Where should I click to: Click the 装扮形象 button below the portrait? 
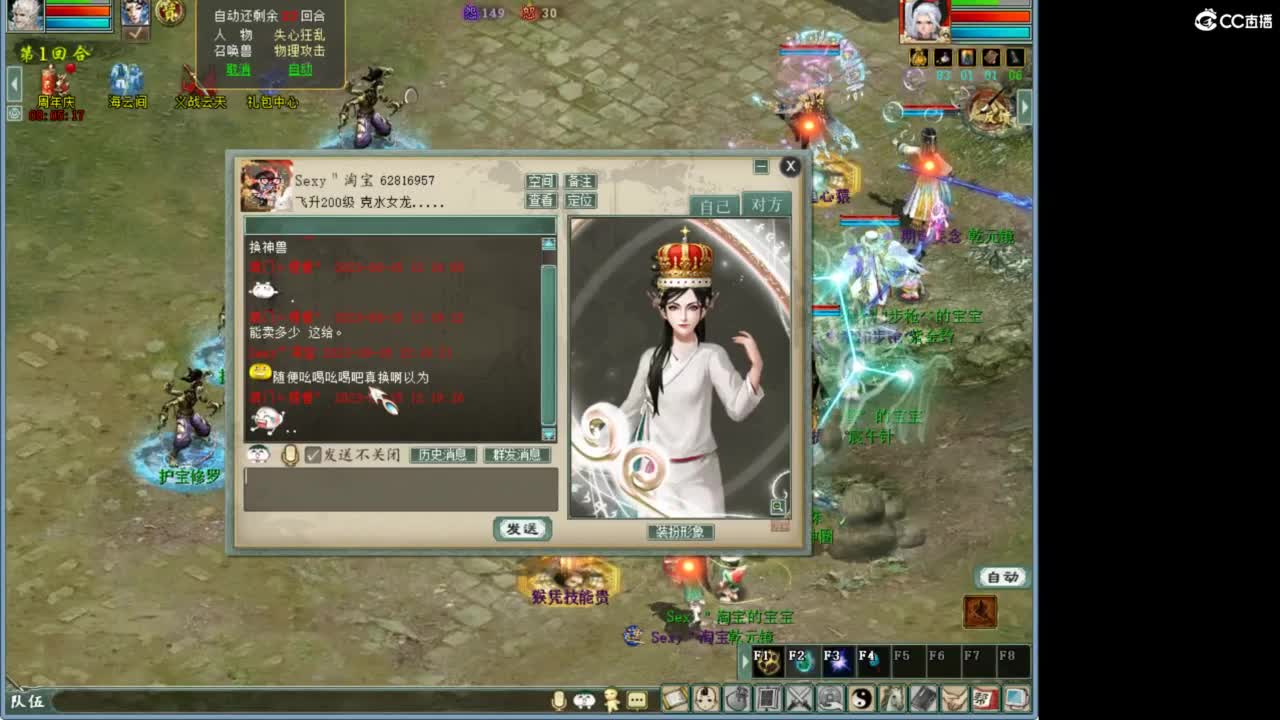(682, 532)
